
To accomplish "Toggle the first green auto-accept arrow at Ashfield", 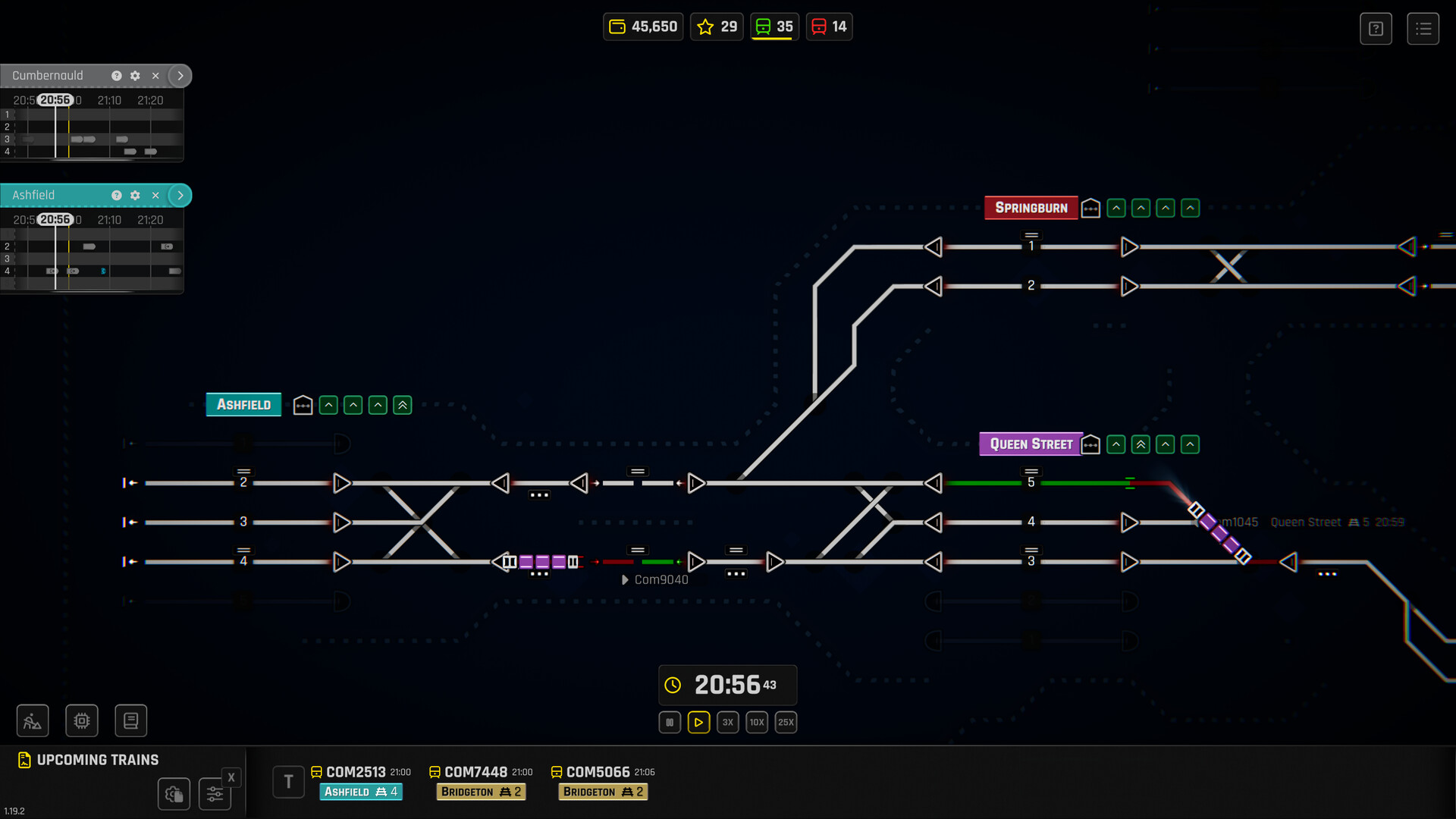I will coord(328,404).
